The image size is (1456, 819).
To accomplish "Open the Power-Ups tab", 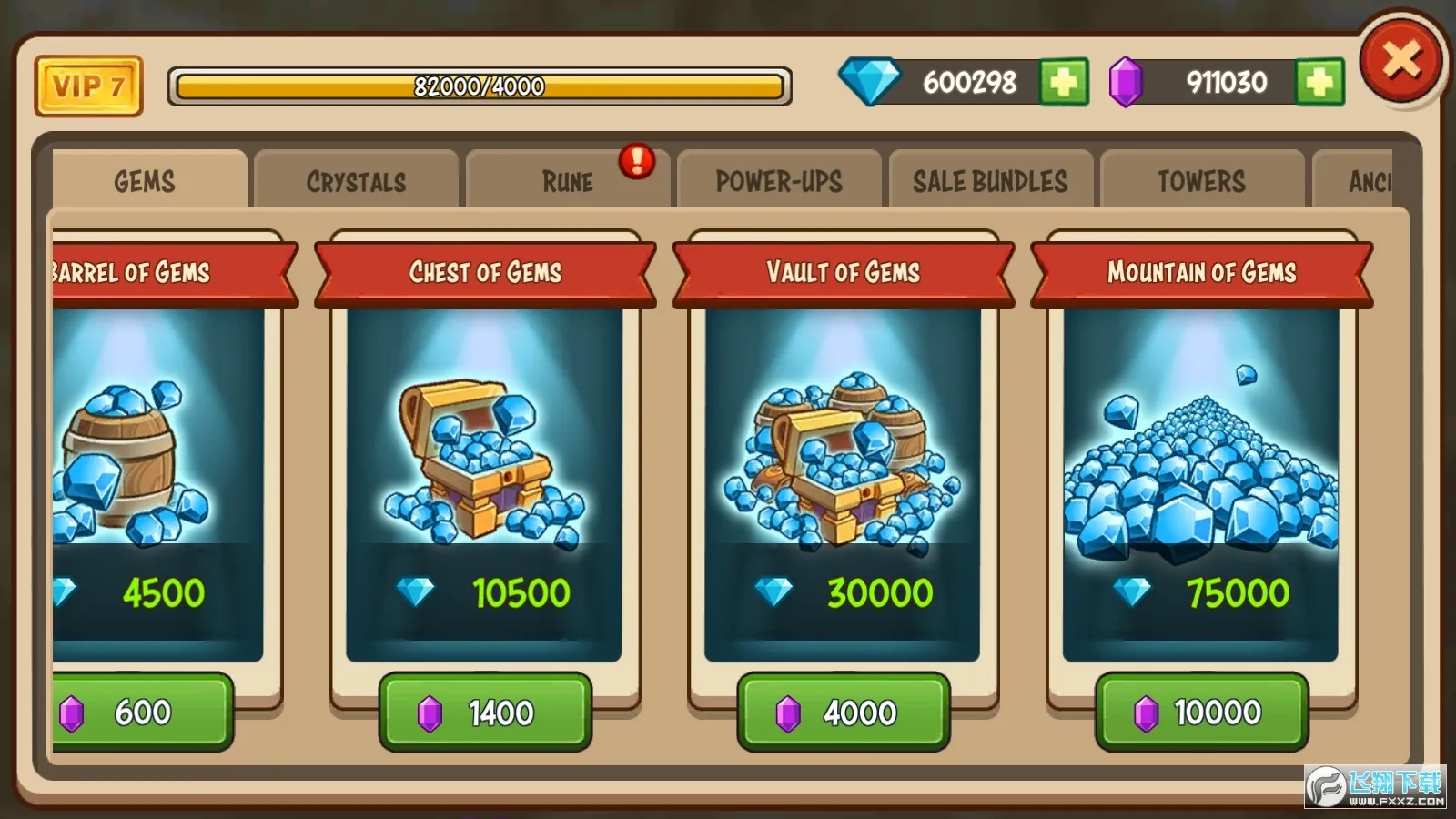I will 779,181.
